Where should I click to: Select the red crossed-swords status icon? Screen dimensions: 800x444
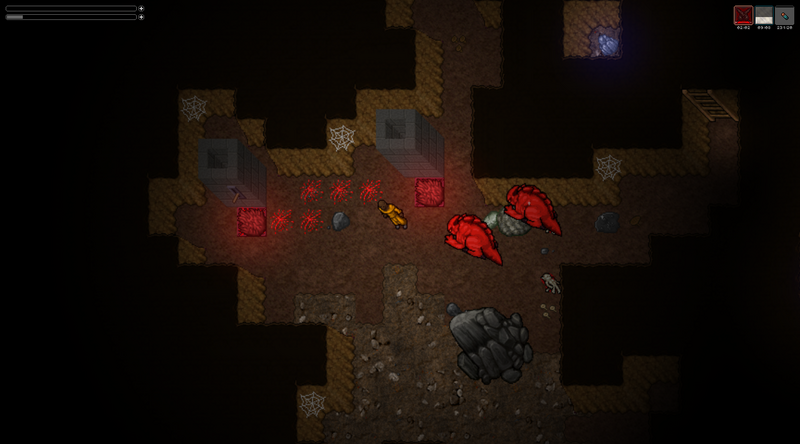coord(743,15)
